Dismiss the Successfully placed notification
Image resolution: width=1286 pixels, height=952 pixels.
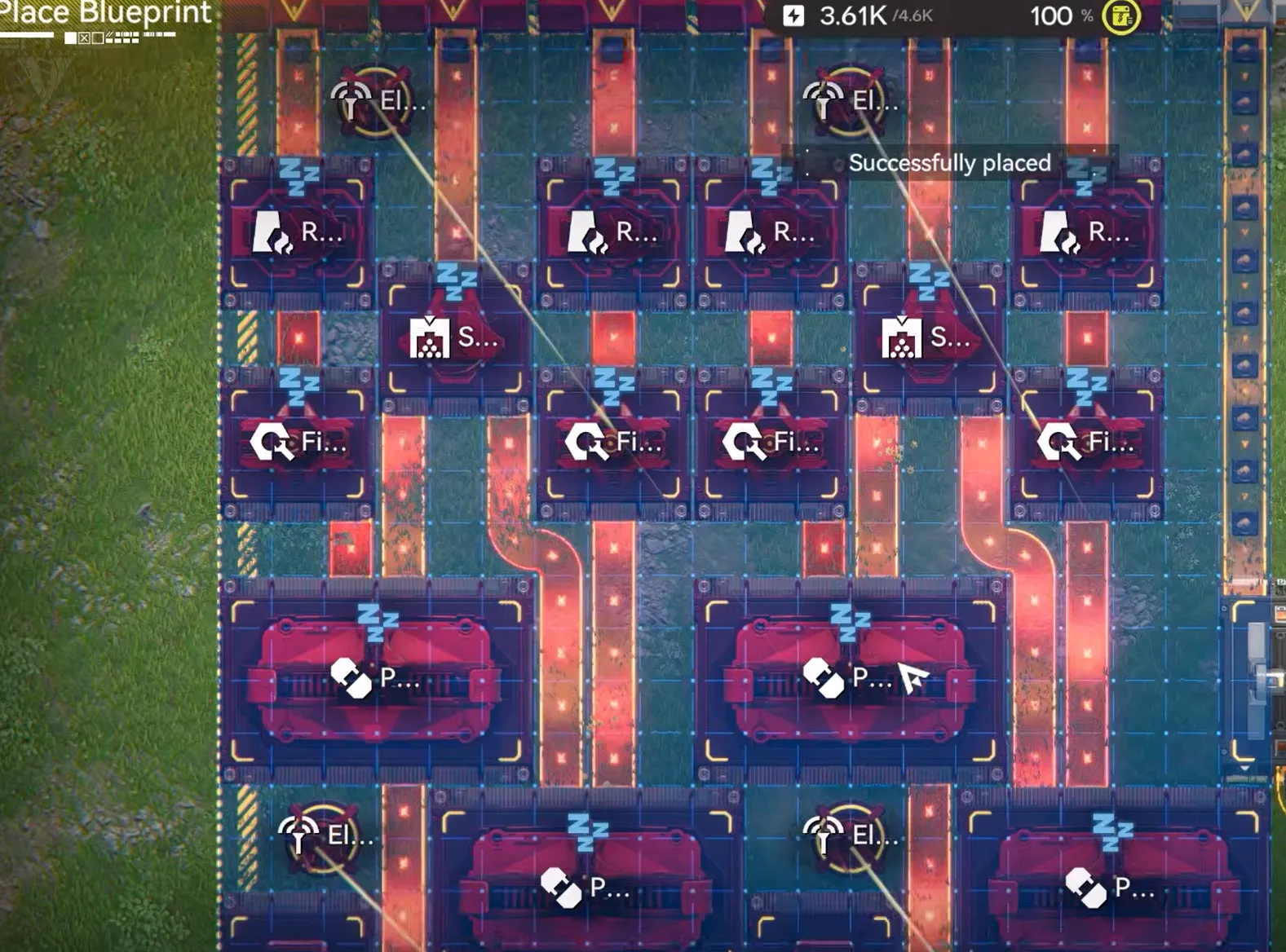point(949,163)
